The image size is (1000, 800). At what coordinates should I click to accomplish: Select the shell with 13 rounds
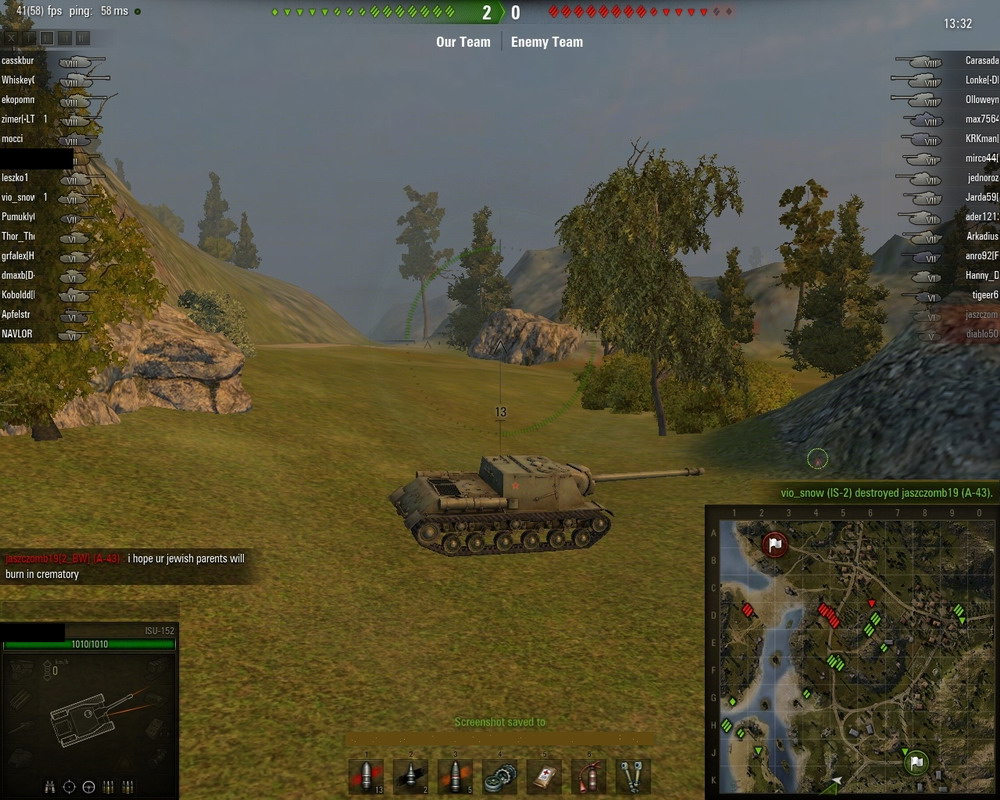click(366, 776)
